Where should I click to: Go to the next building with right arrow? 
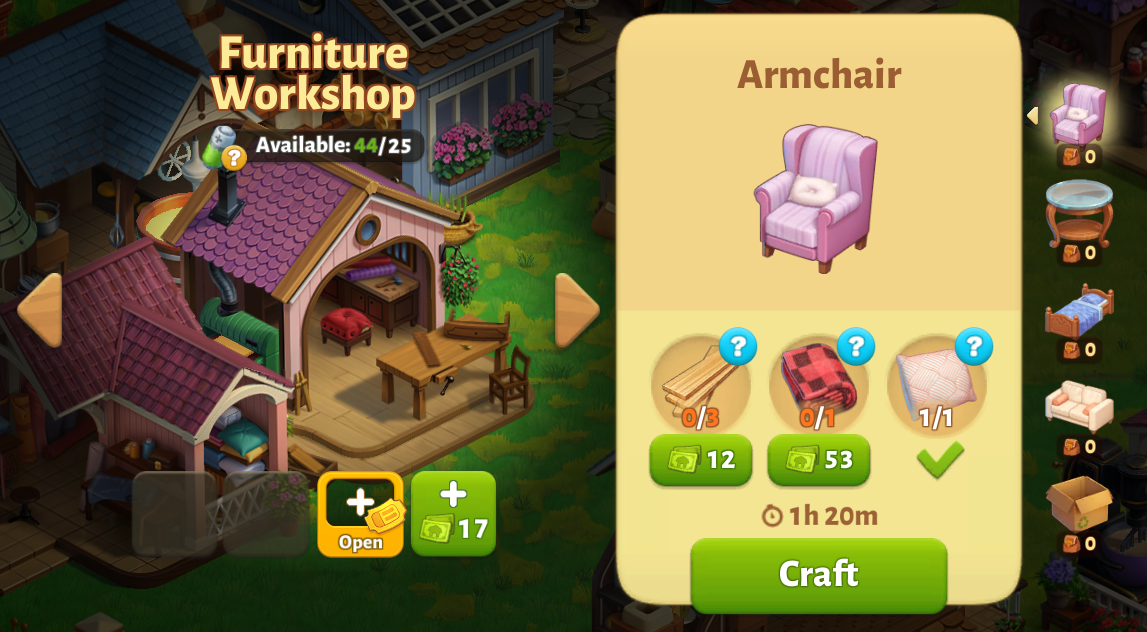coord(577,310)
